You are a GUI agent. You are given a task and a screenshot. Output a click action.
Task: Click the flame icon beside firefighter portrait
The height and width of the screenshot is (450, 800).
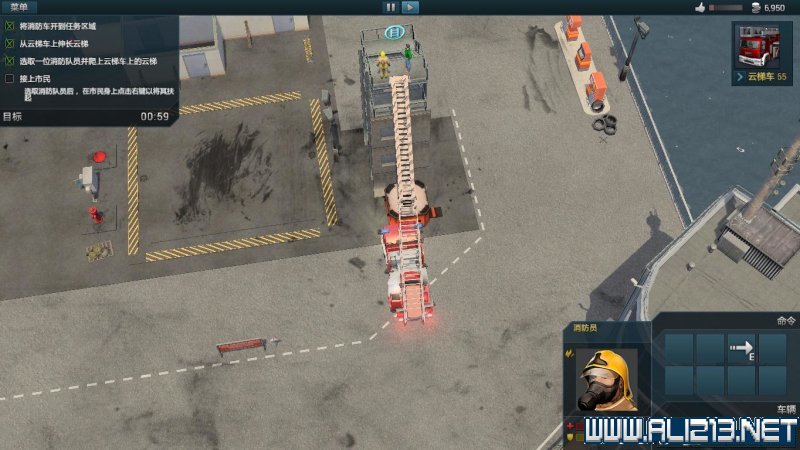tap(569, 353)
